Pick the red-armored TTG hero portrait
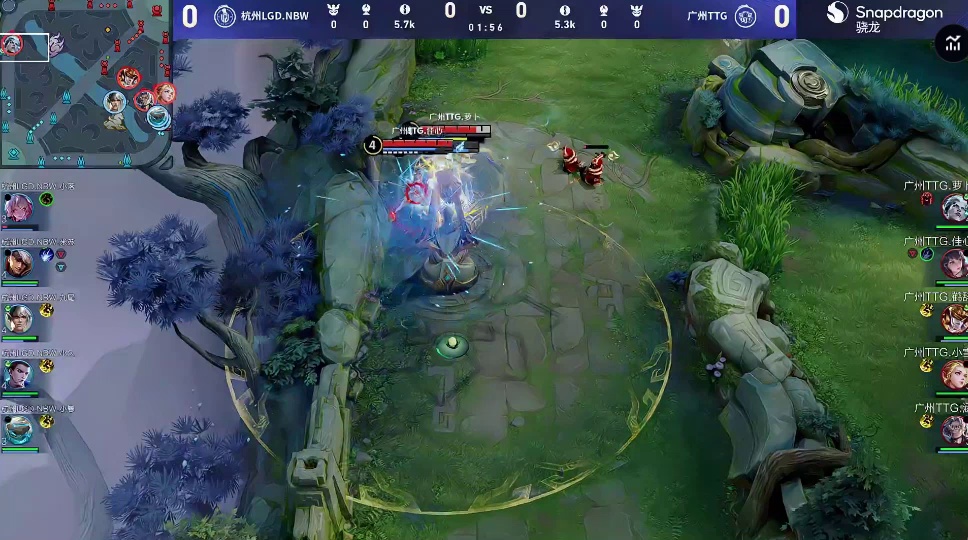The image size is (968, 540). tap(953, 319)
